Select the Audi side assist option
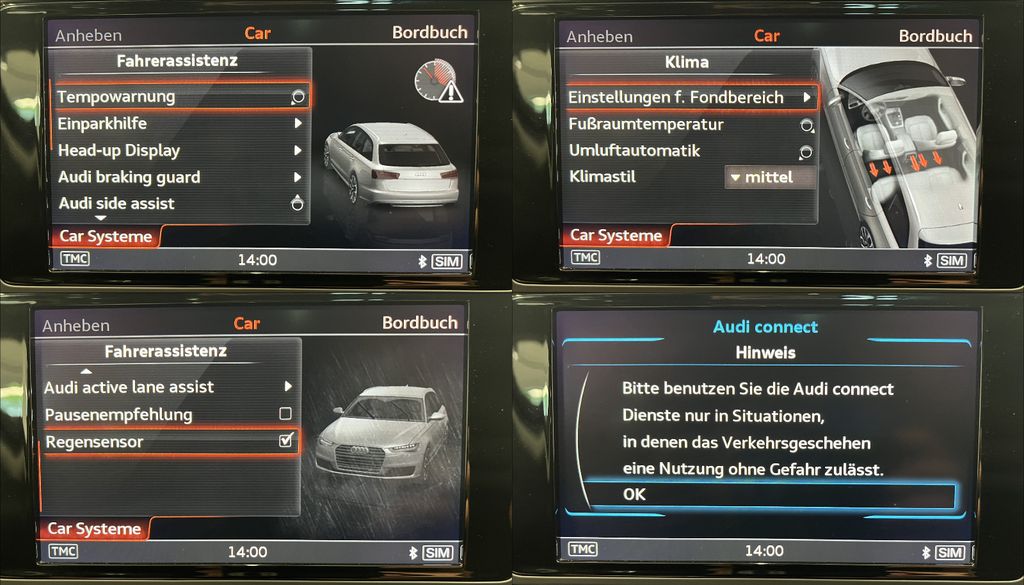Image resolution: width=1024 pixels, height=585 pixels. click(180, 204)
